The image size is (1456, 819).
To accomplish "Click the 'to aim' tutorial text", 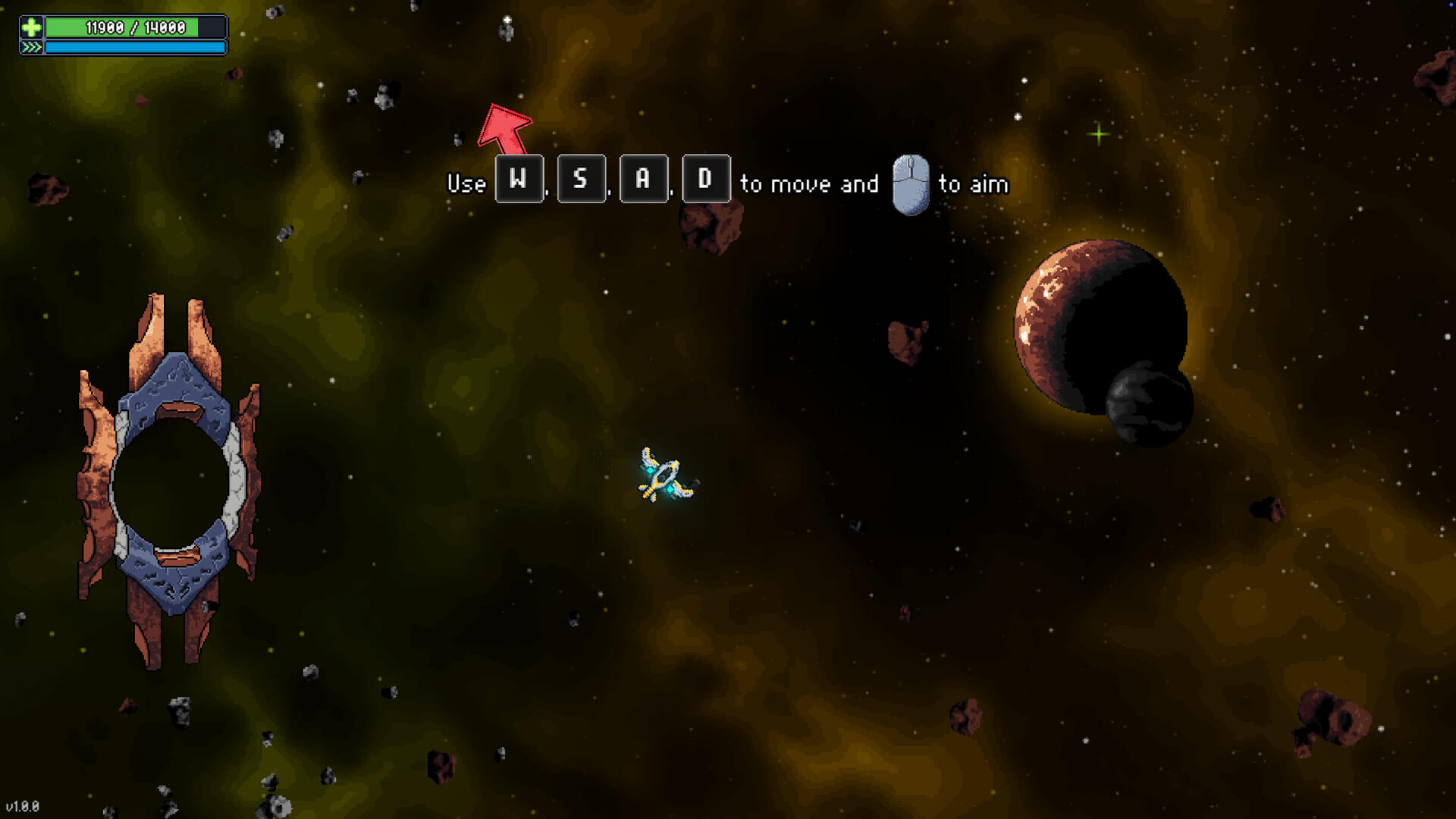I will [x=973, y=184].
